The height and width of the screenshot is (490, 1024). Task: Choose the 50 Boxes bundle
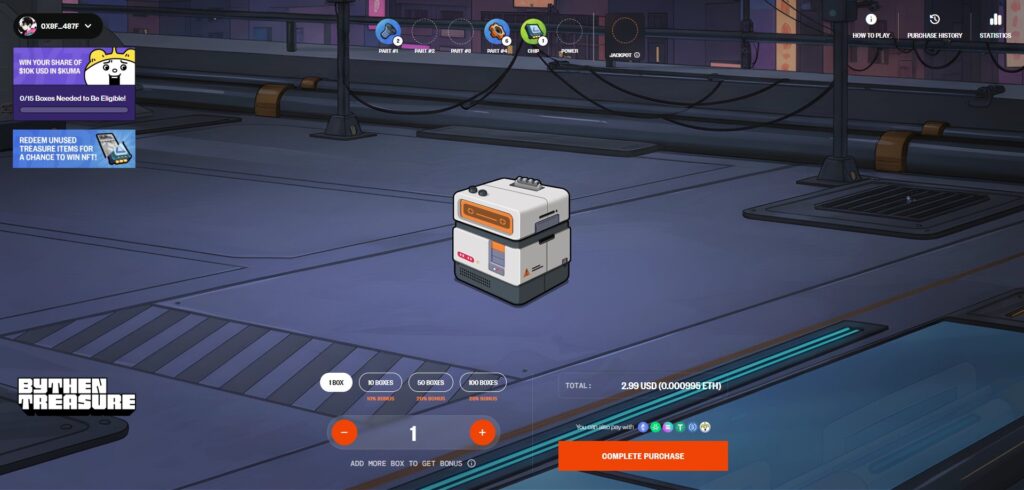[x=432, y=382]
